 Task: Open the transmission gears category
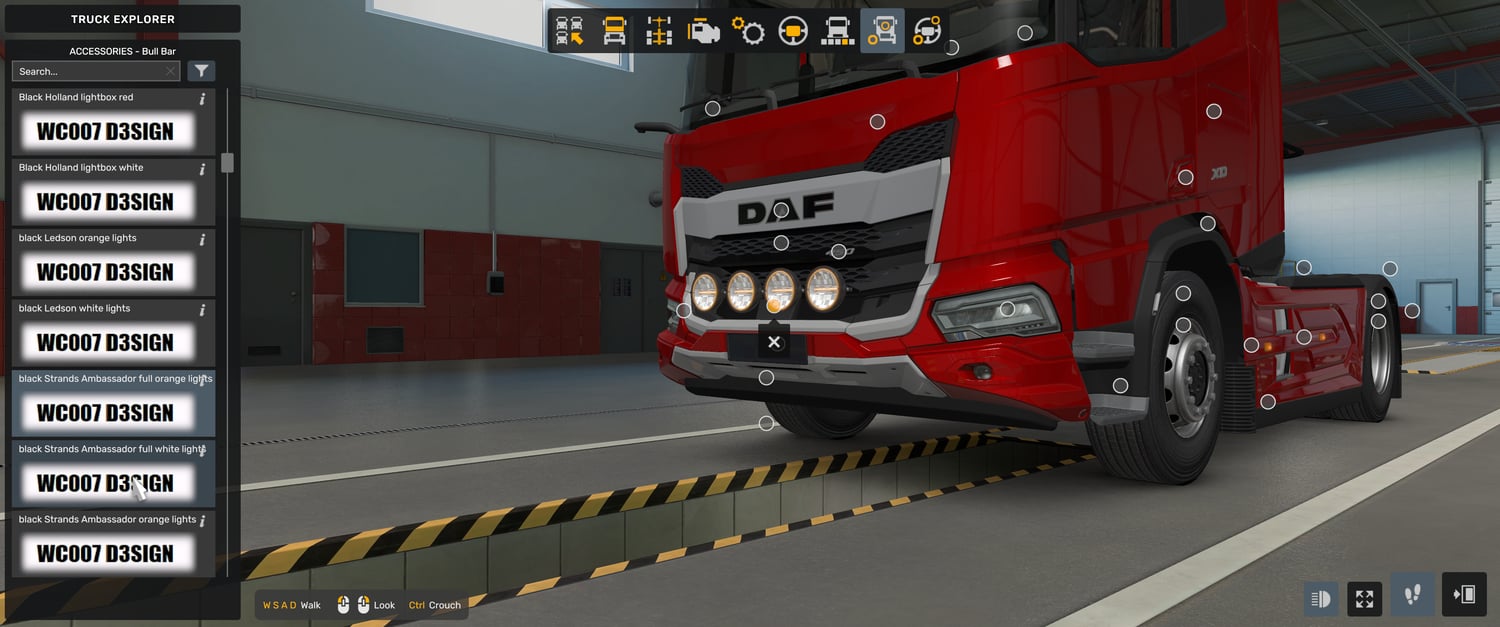click(748, 31)
